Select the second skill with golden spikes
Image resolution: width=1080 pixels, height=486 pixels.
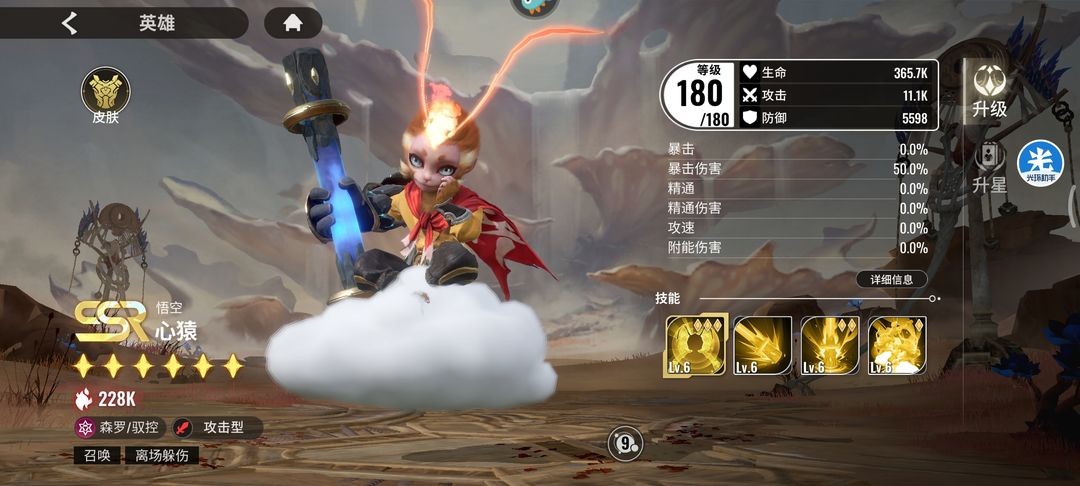pos(763,346)
